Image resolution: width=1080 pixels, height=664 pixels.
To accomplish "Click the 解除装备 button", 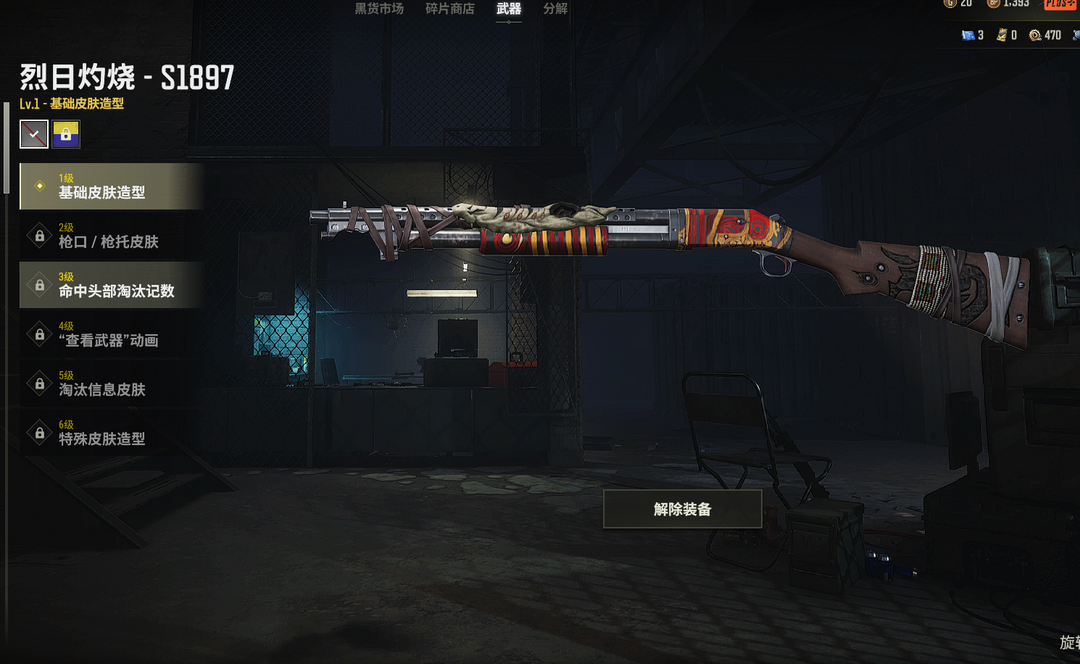I will [x=682, y=509].
